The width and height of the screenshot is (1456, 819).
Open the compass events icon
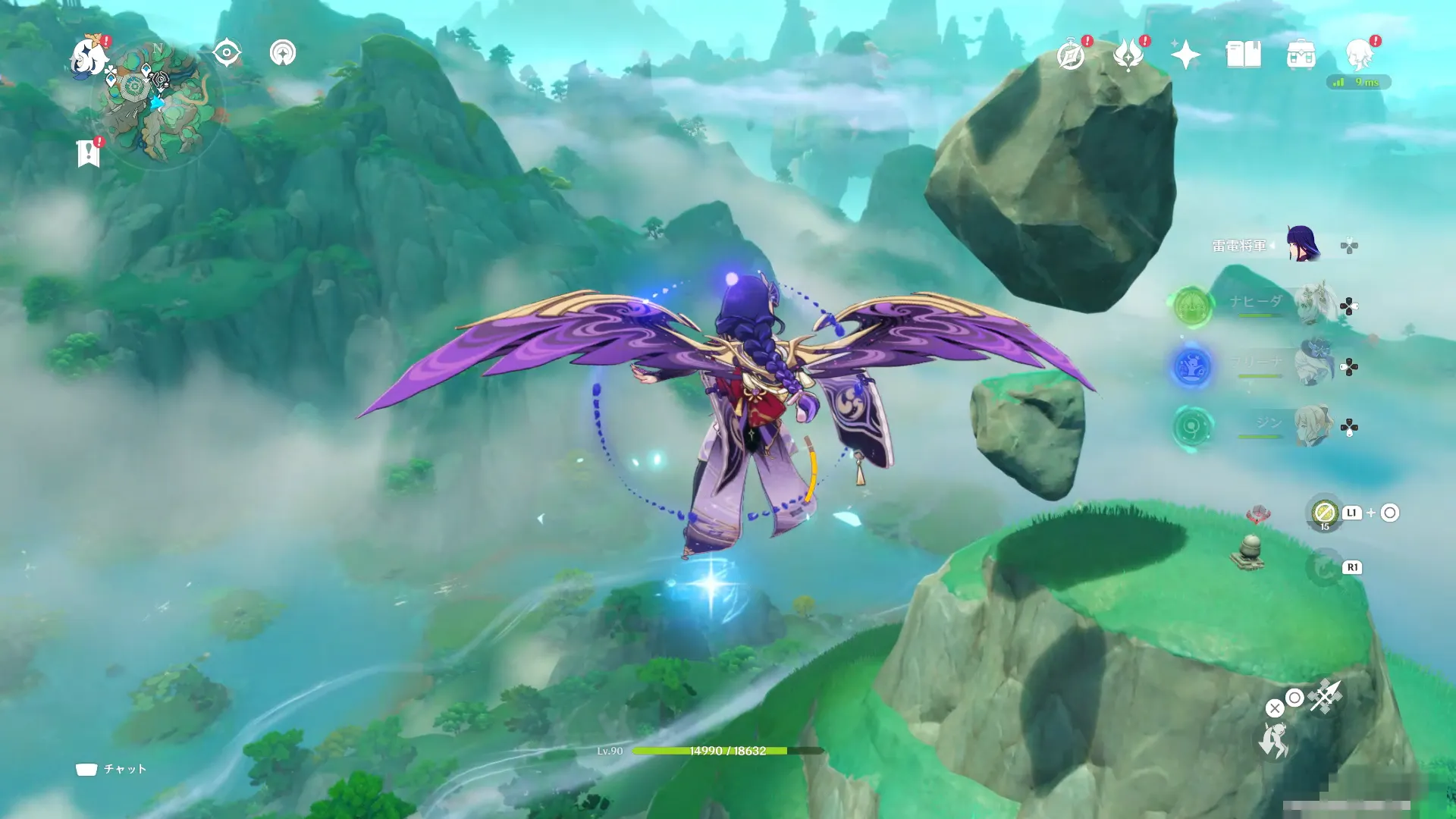pyautogui.click(x=1071, y=55)
